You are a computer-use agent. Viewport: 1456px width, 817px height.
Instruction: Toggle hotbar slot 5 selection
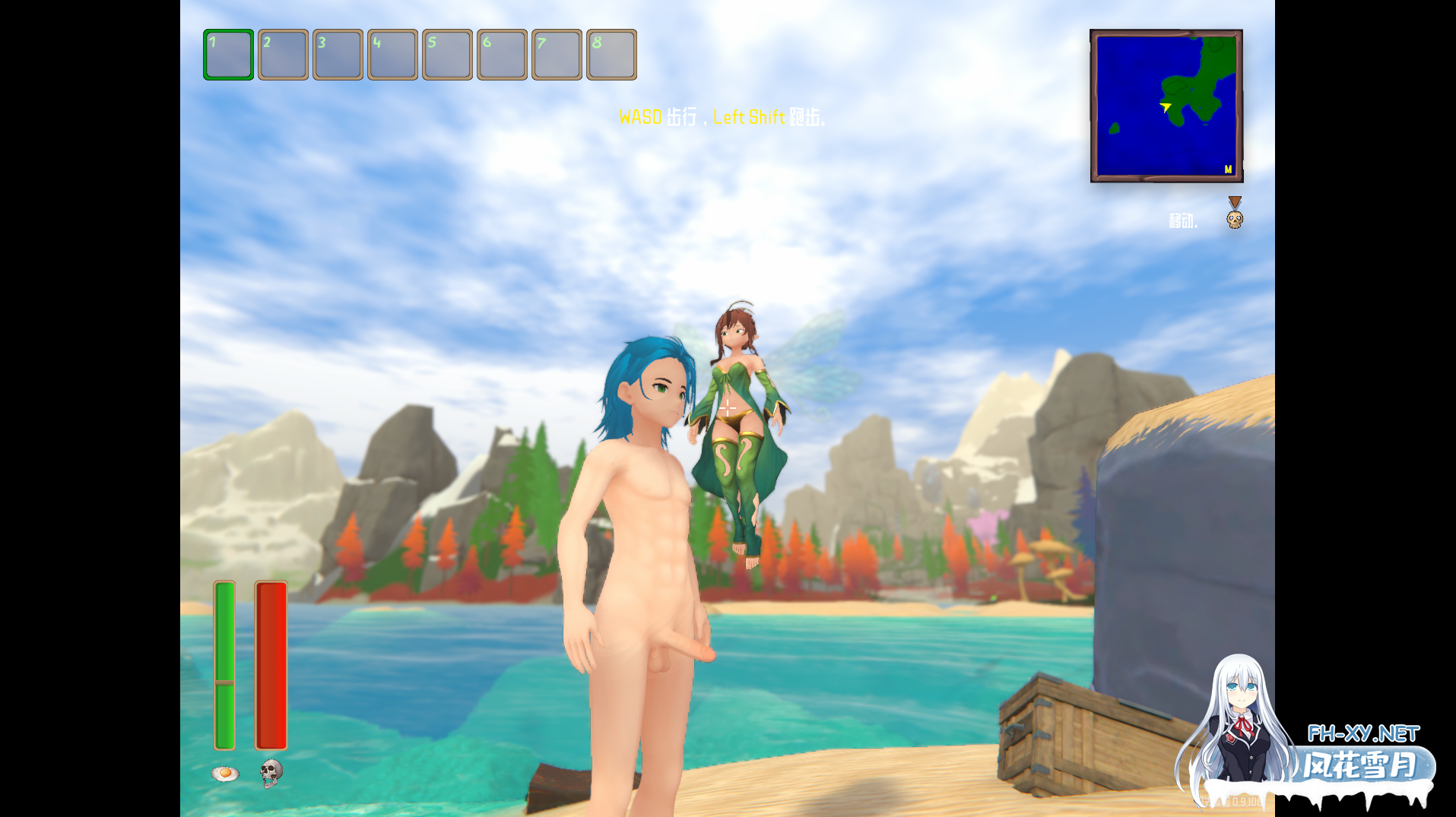click(446, 54)
